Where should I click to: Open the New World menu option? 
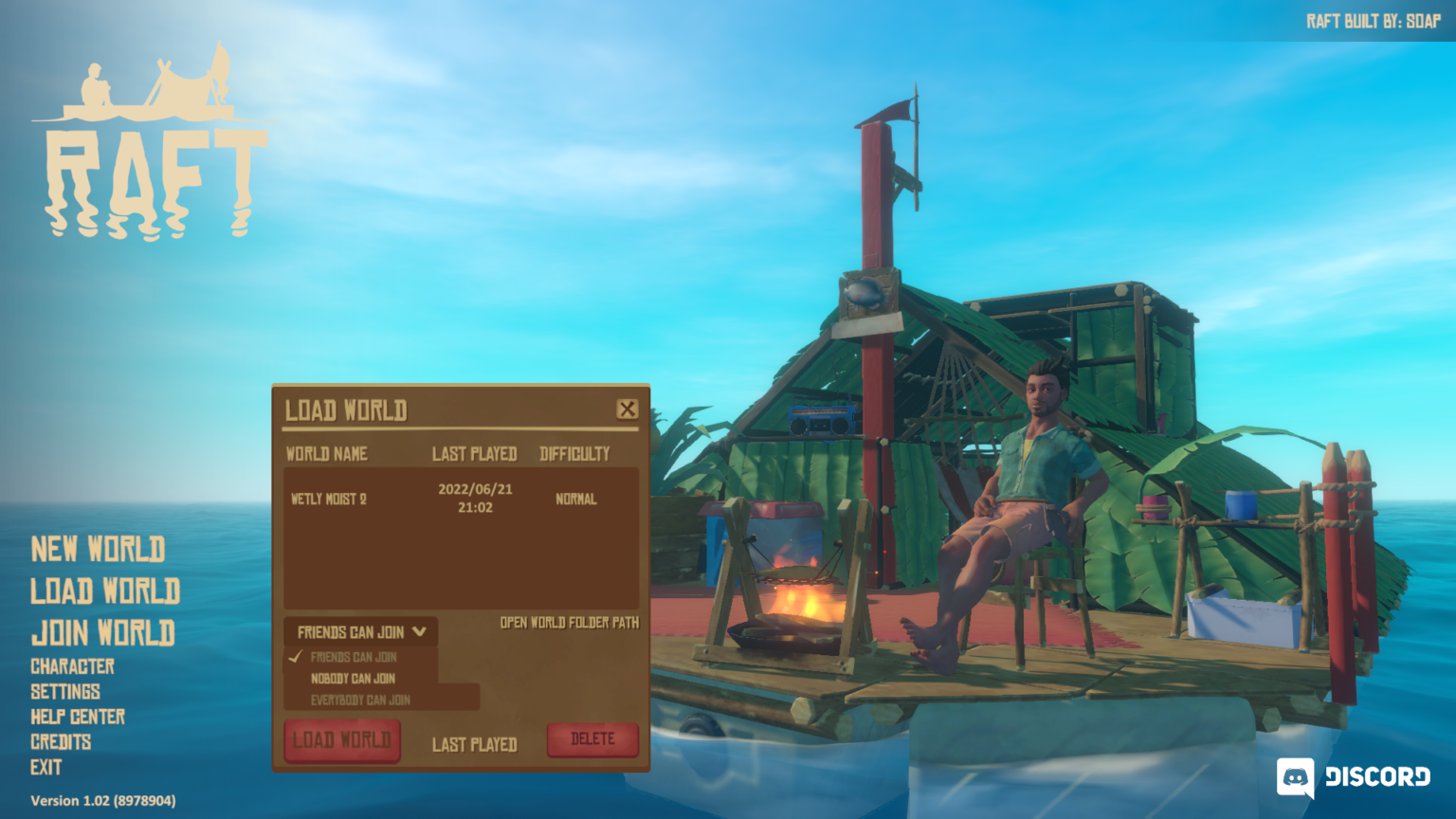point(98,550)
